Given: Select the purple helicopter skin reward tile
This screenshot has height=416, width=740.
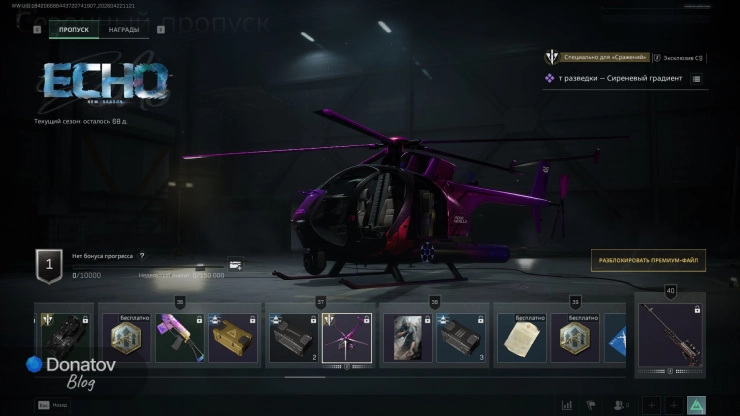Looking at the screenshot, I should click(346, 338).
